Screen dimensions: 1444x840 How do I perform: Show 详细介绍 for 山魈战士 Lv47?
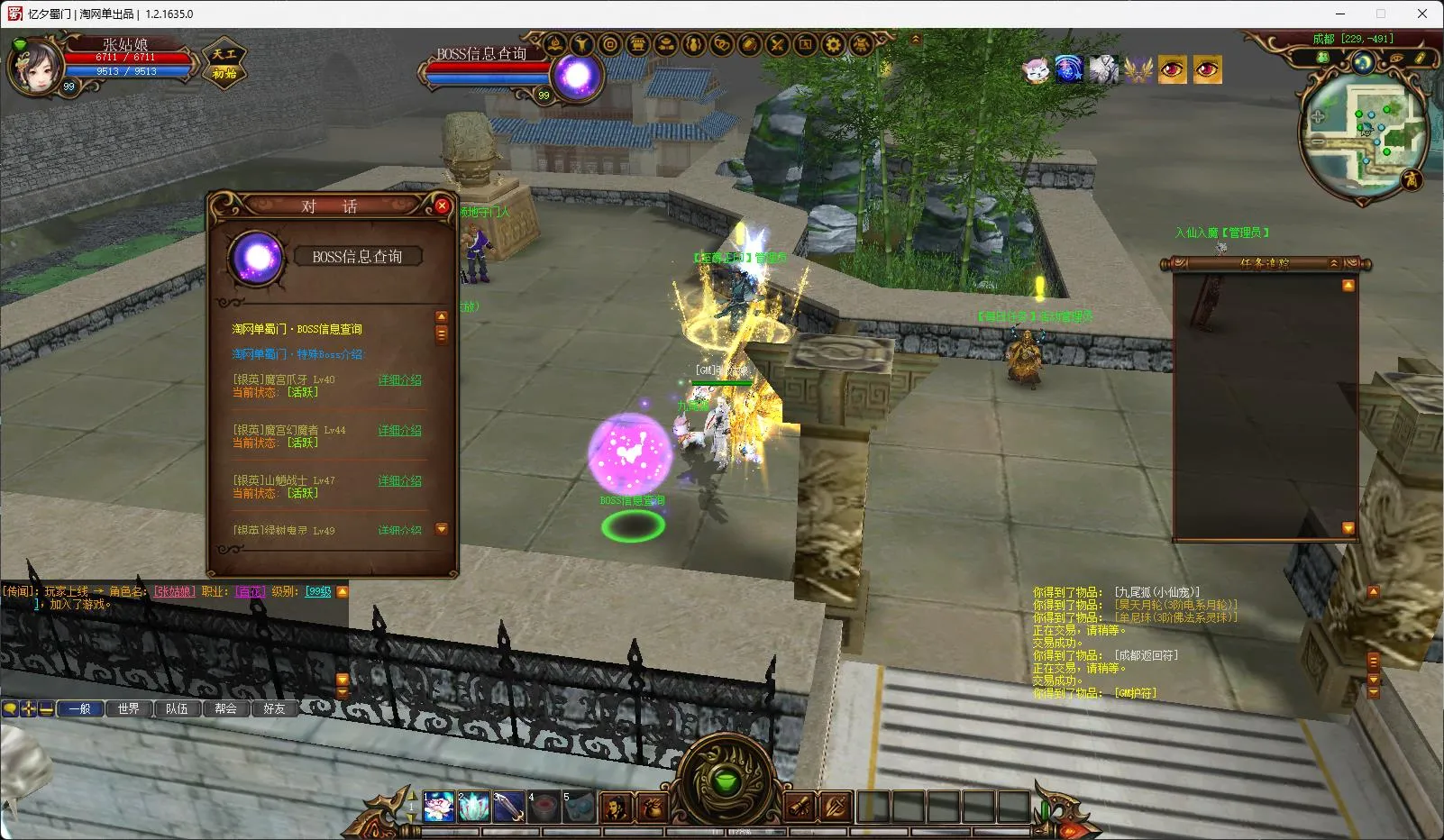click(399, 481)
